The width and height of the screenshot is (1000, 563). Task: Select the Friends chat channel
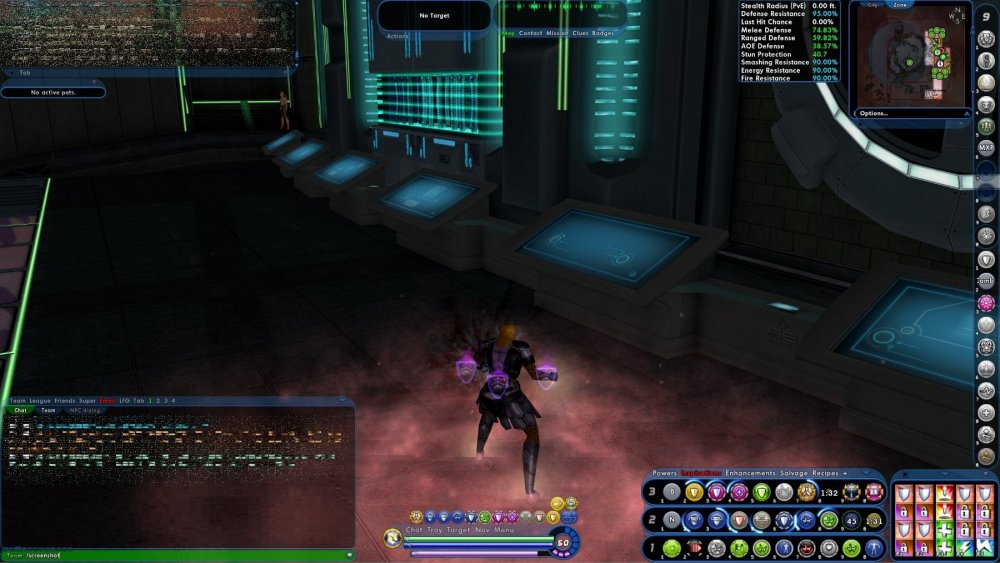tap(66, 400)
